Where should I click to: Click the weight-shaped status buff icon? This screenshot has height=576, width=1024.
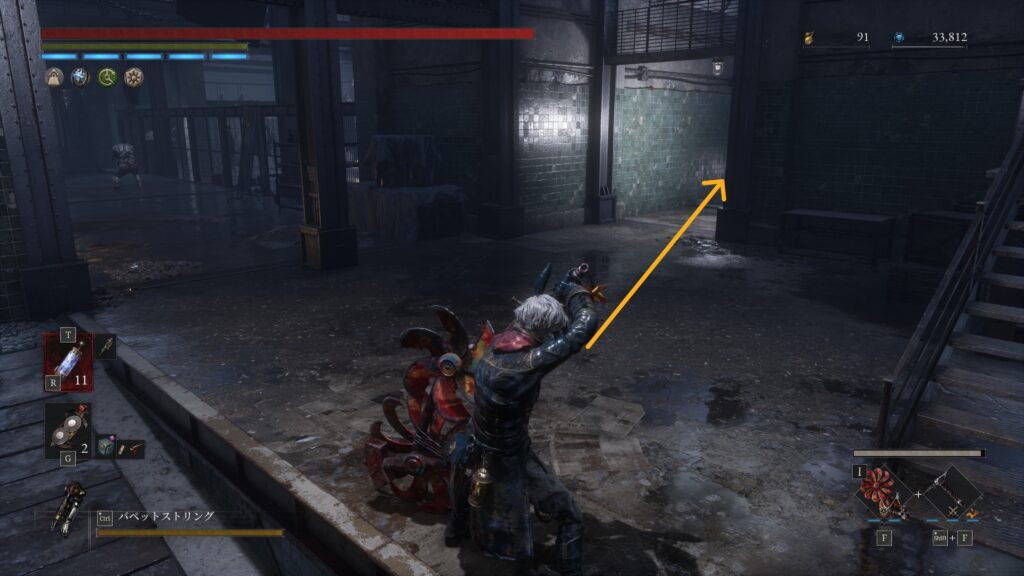[x=54, y=77]
